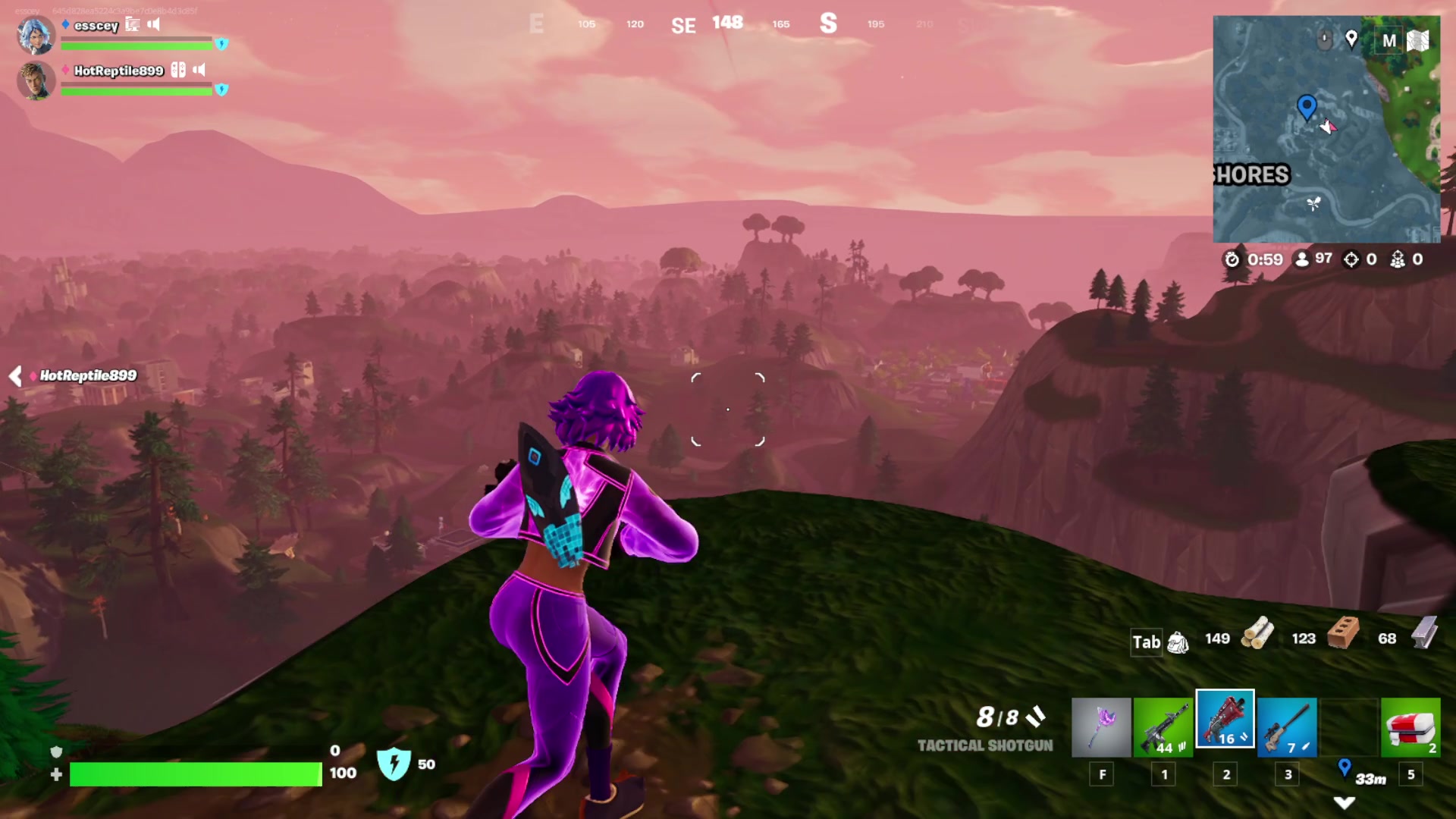1456x819 pixels.
Task: Select the wood building material
Action: click(x=1257, y=634)
